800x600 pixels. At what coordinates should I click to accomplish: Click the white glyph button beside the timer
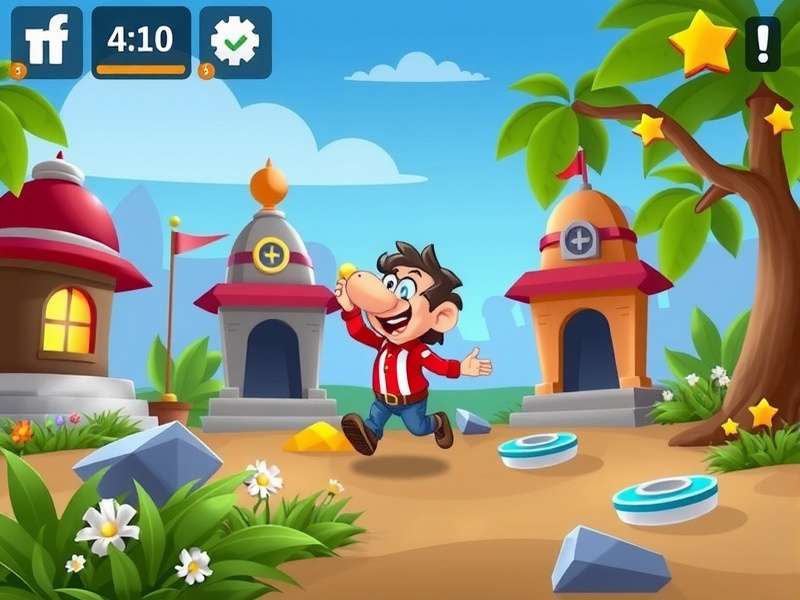pyautogui.click(x=47, y=42)
